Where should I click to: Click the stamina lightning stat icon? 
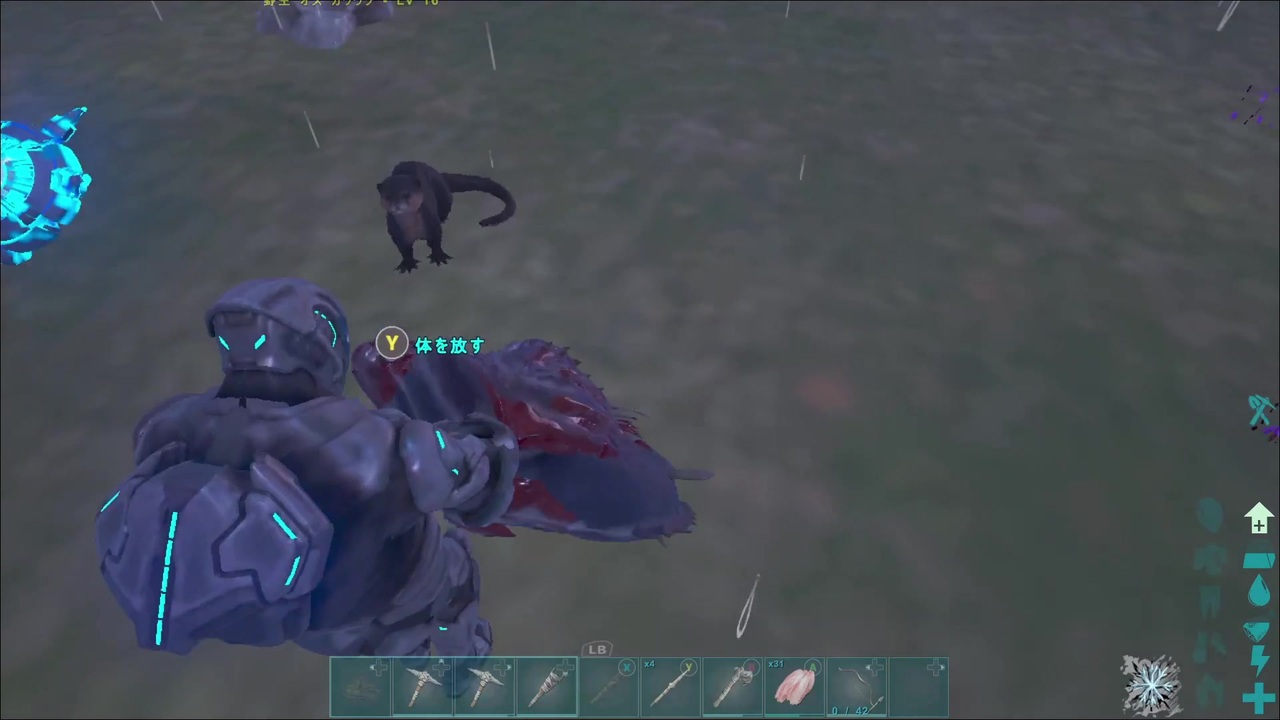tap(1258, 660)
